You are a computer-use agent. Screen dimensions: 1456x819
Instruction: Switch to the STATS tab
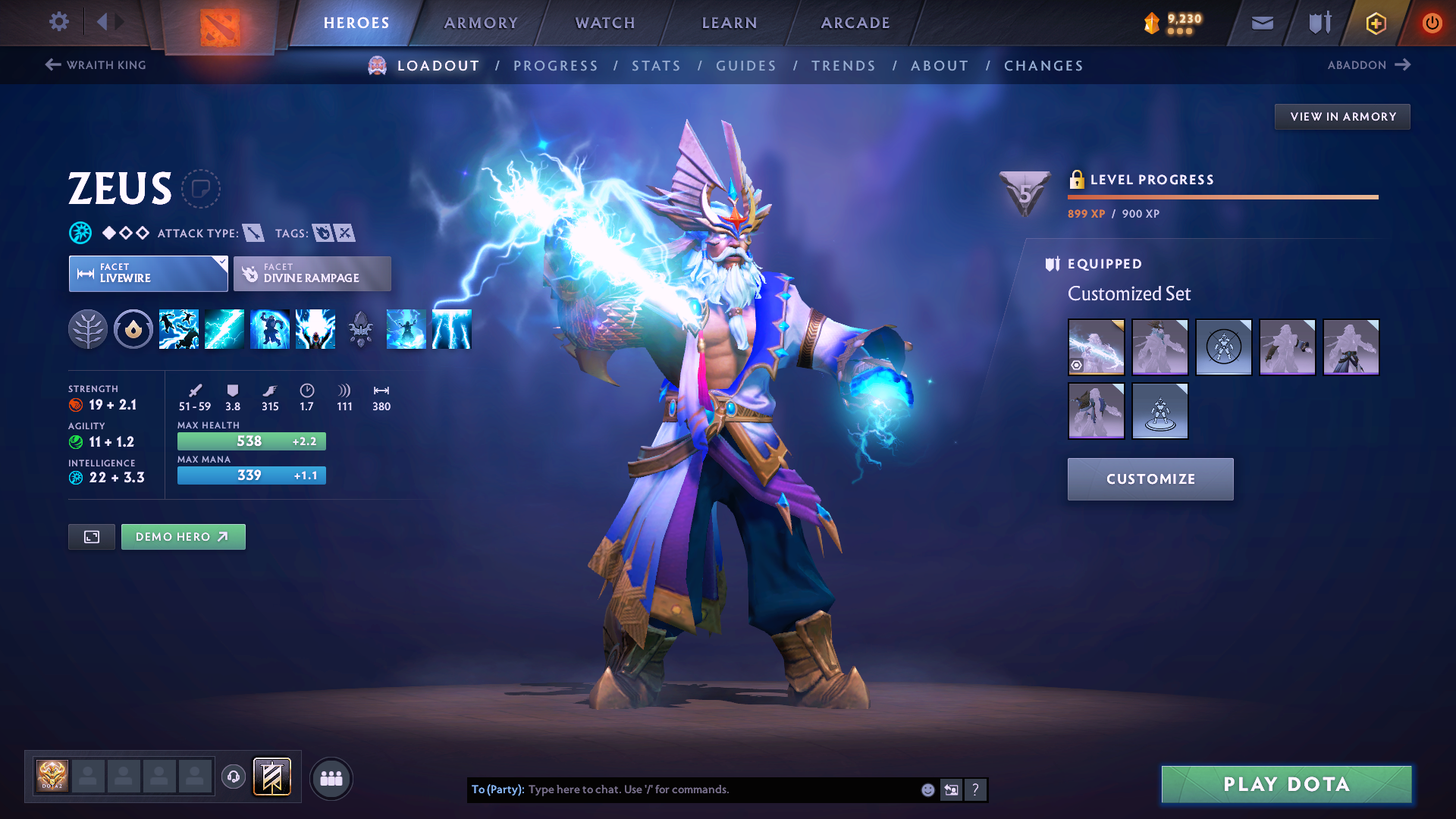coord(656,66)
